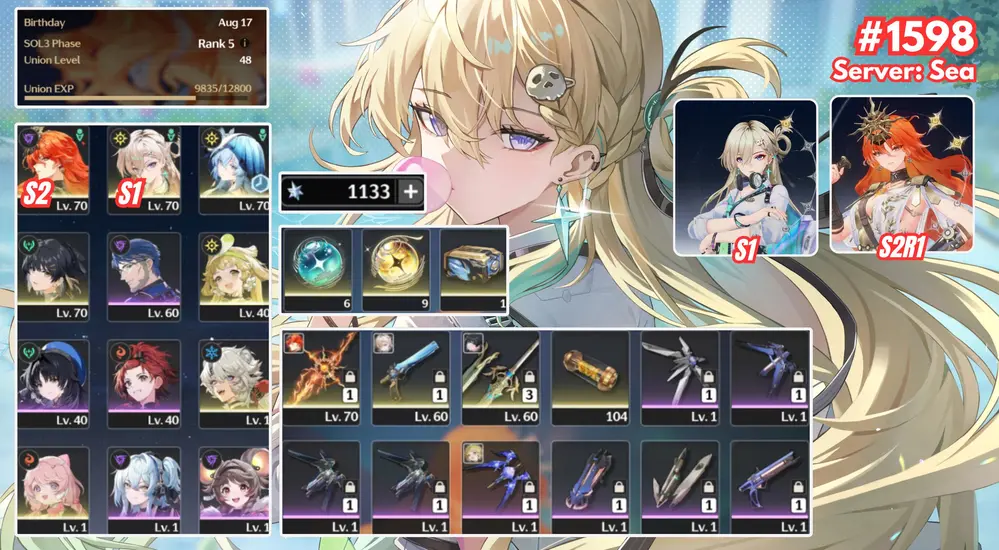
Task: View the large S2R1 red-haired character portrait
Action: click(x=902, y=176)
